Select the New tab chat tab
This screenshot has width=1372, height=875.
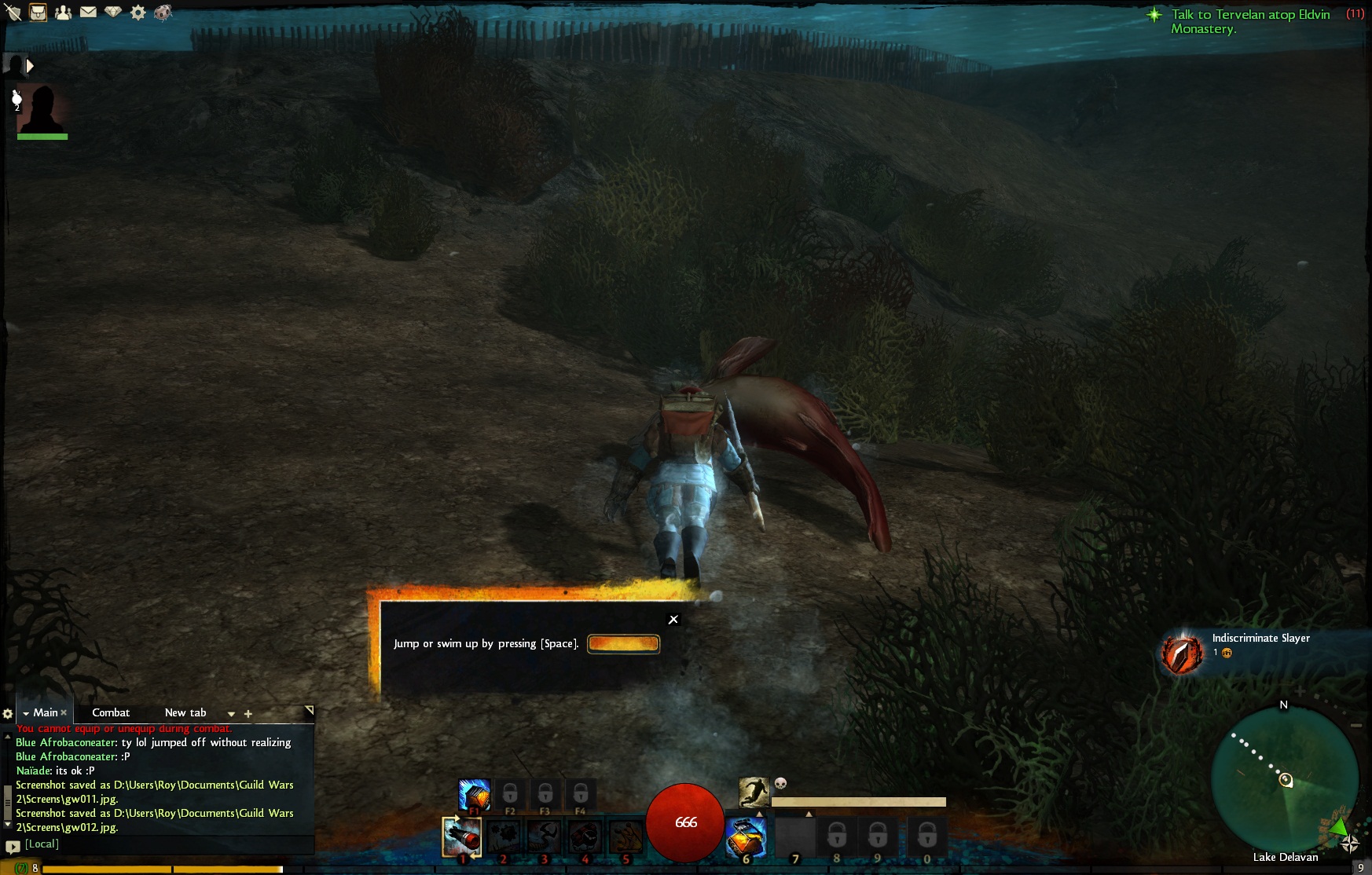185,713
